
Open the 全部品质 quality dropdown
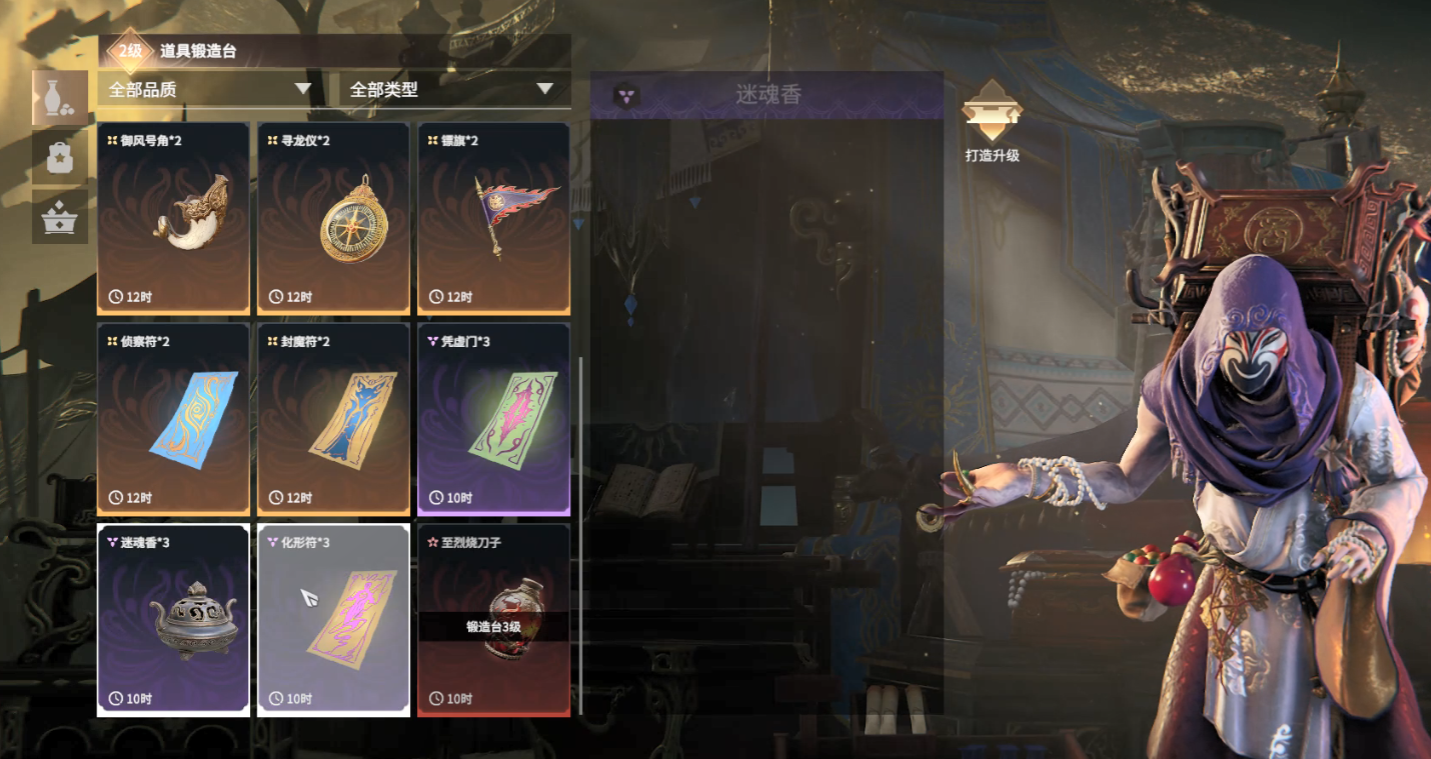pos(210,89)
